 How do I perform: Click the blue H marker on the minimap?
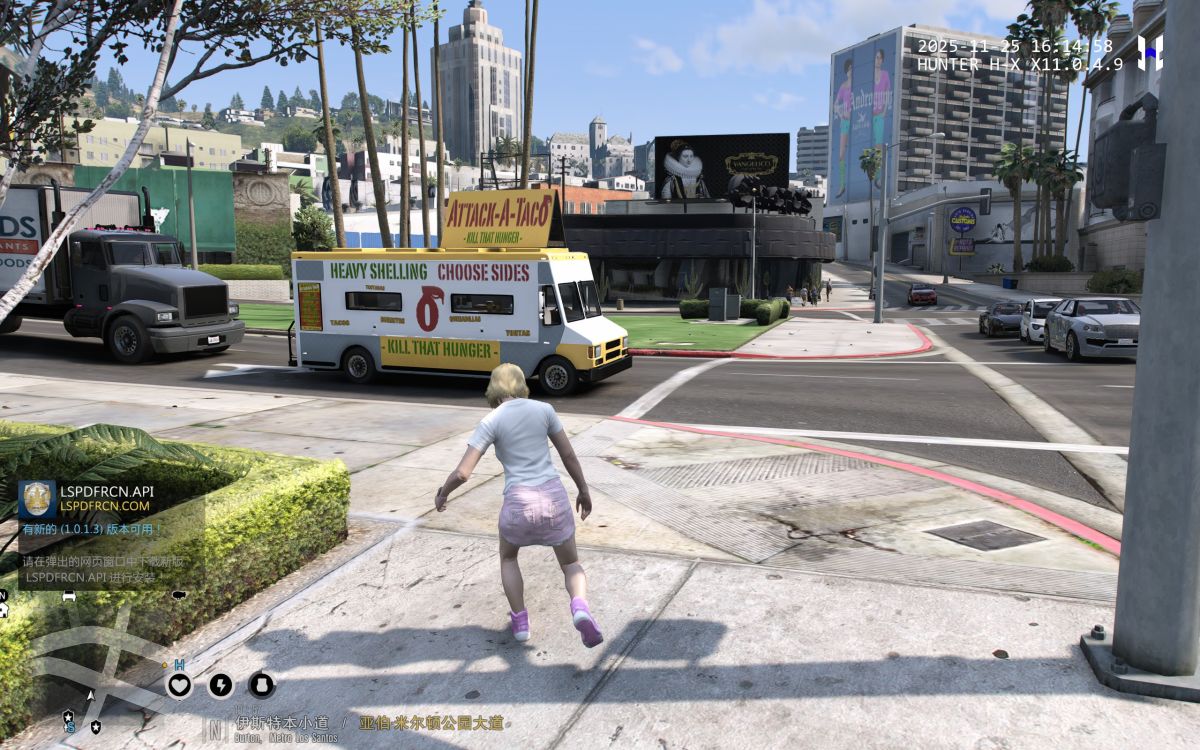tap(179, 664)
